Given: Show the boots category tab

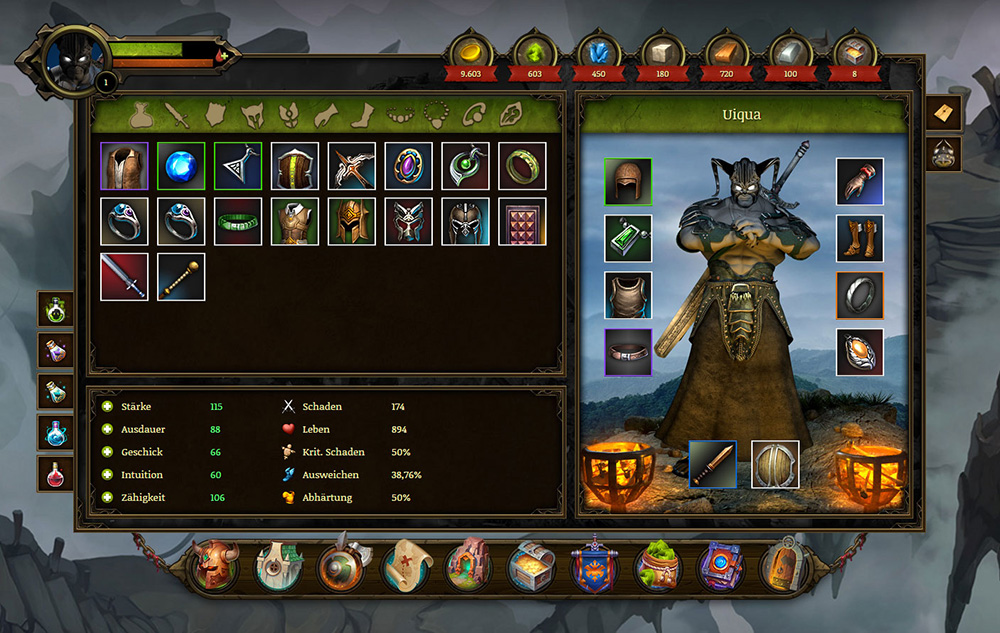Looking at the screenshot, I should pos(361,116).
